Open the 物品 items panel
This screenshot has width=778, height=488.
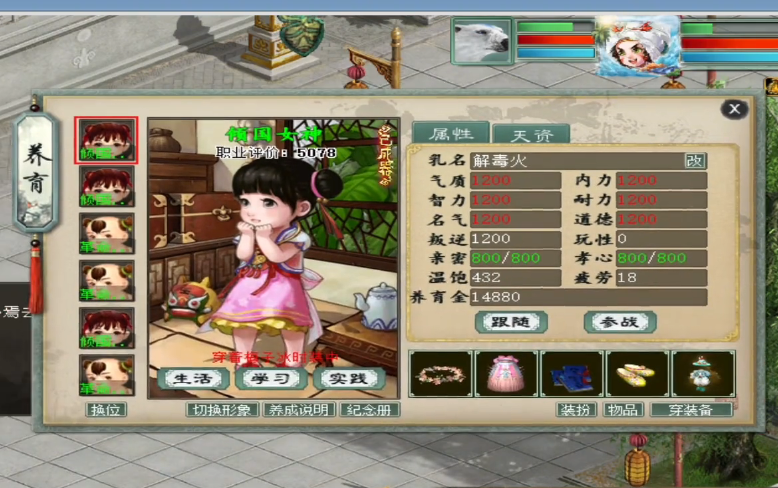pyautogui.click(x=623, y=409)
